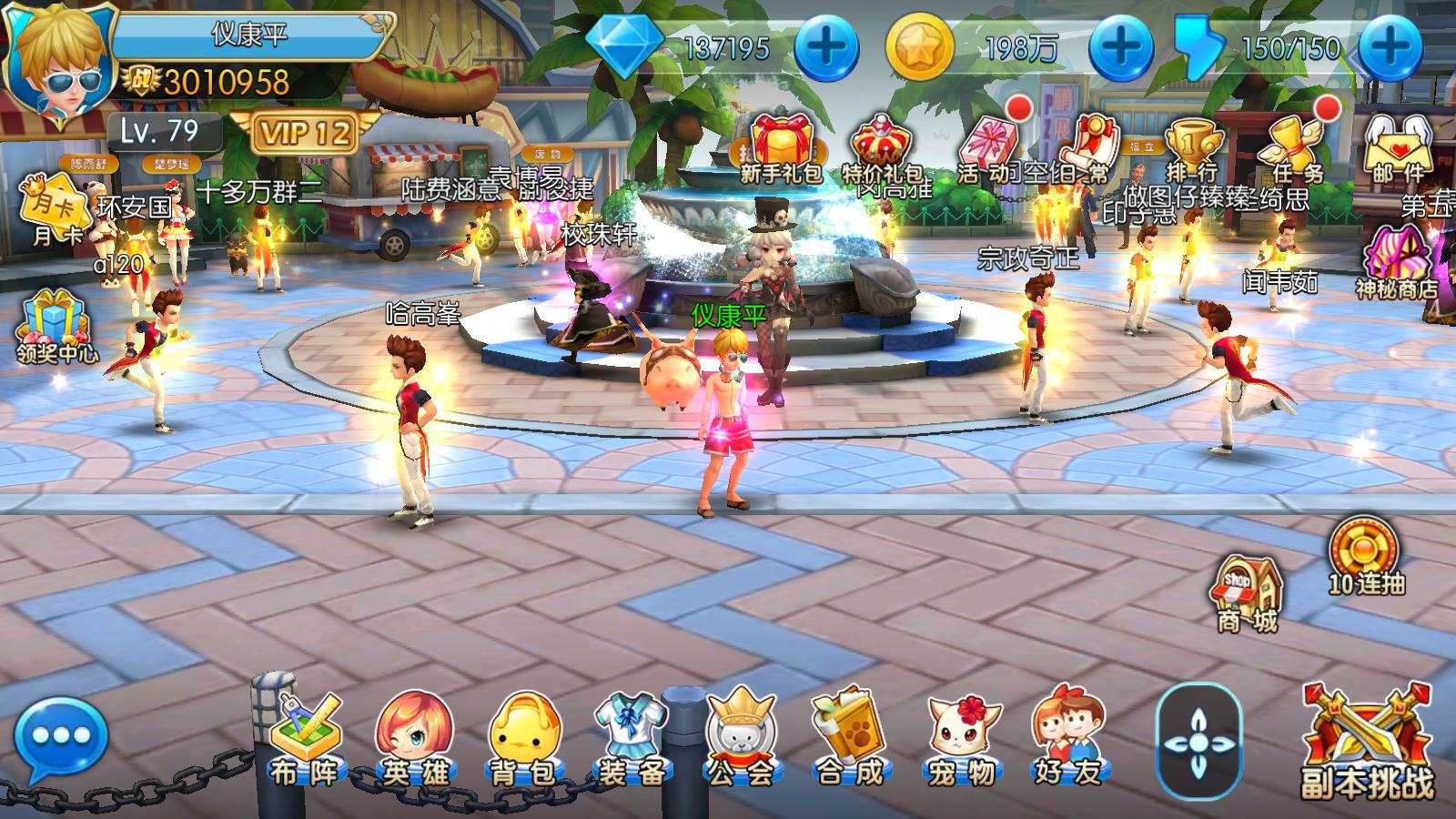Open the 排行 ranking trophy
The image size is (1456, 819).
[x=1192, y=147]
